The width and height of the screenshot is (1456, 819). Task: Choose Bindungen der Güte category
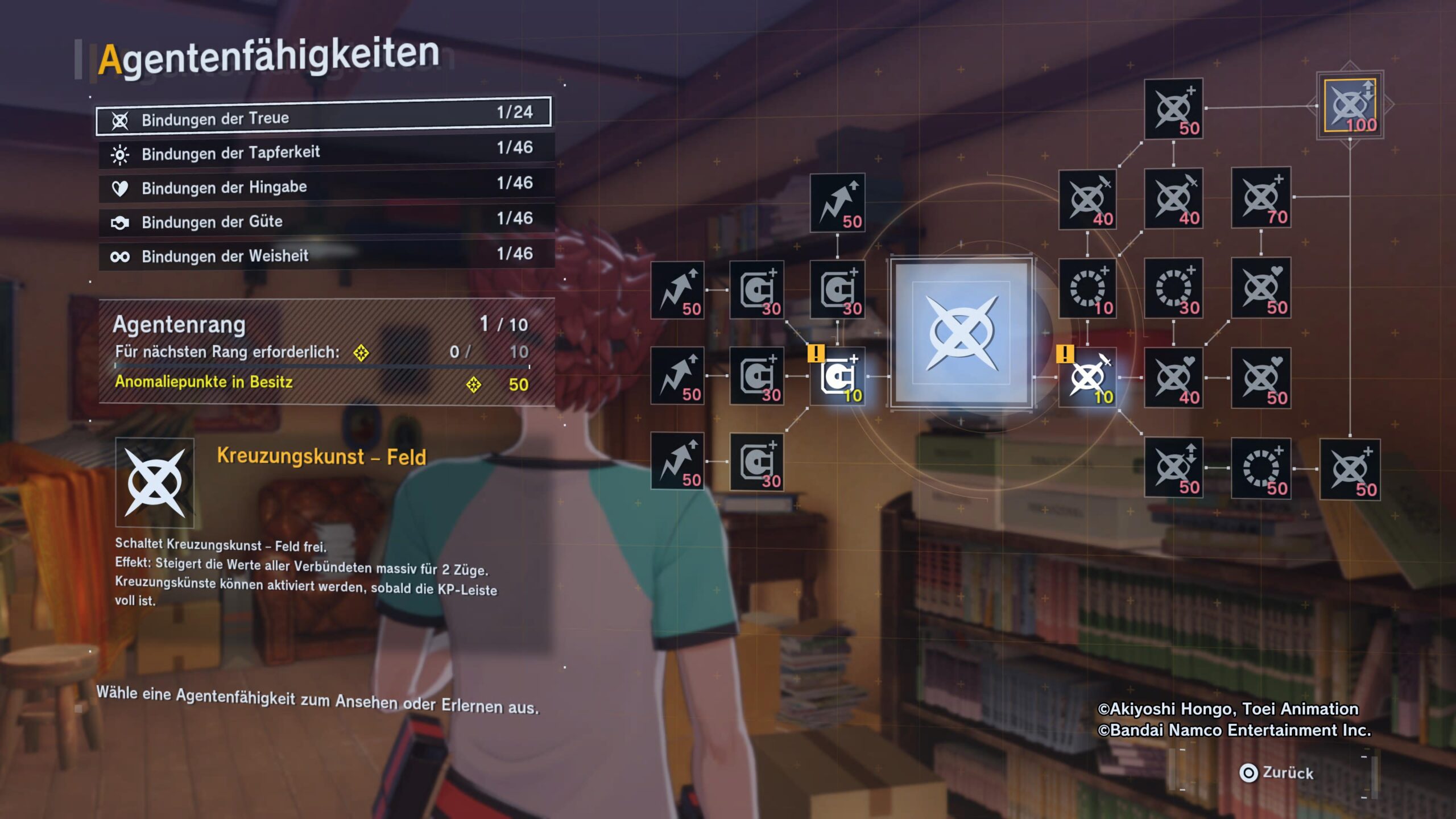pyautogui.click(x=325, y=221)
